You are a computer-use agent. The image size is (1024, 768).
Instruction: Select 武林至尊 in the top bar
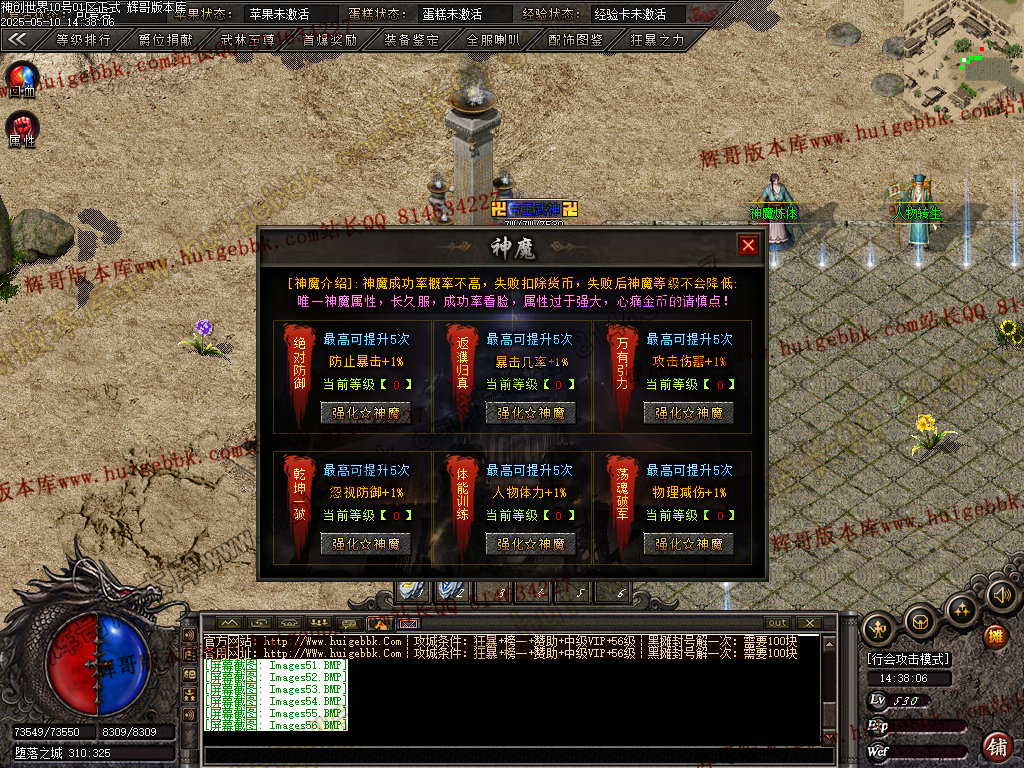(248, 40)
